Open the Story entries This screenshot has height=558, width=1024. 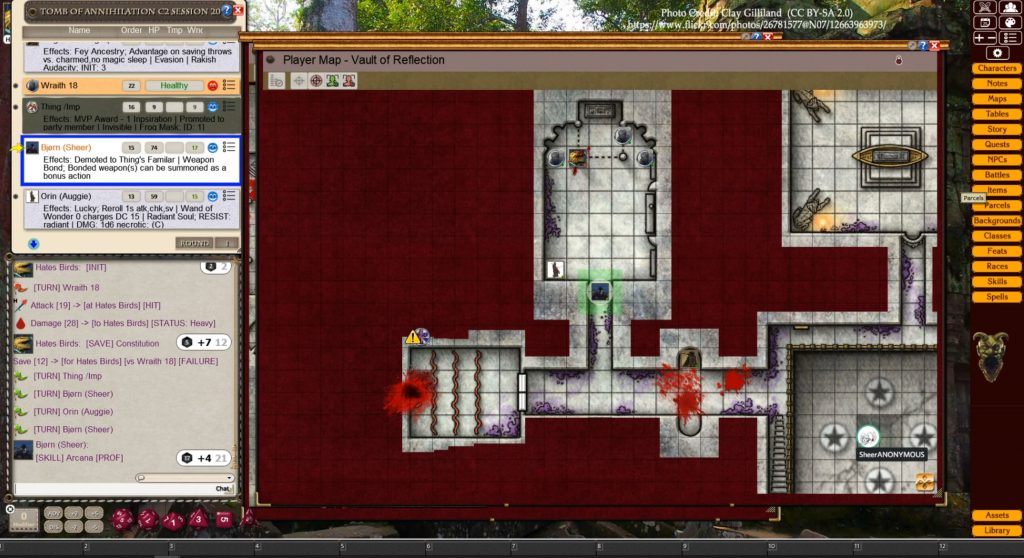tap(996, 129)
